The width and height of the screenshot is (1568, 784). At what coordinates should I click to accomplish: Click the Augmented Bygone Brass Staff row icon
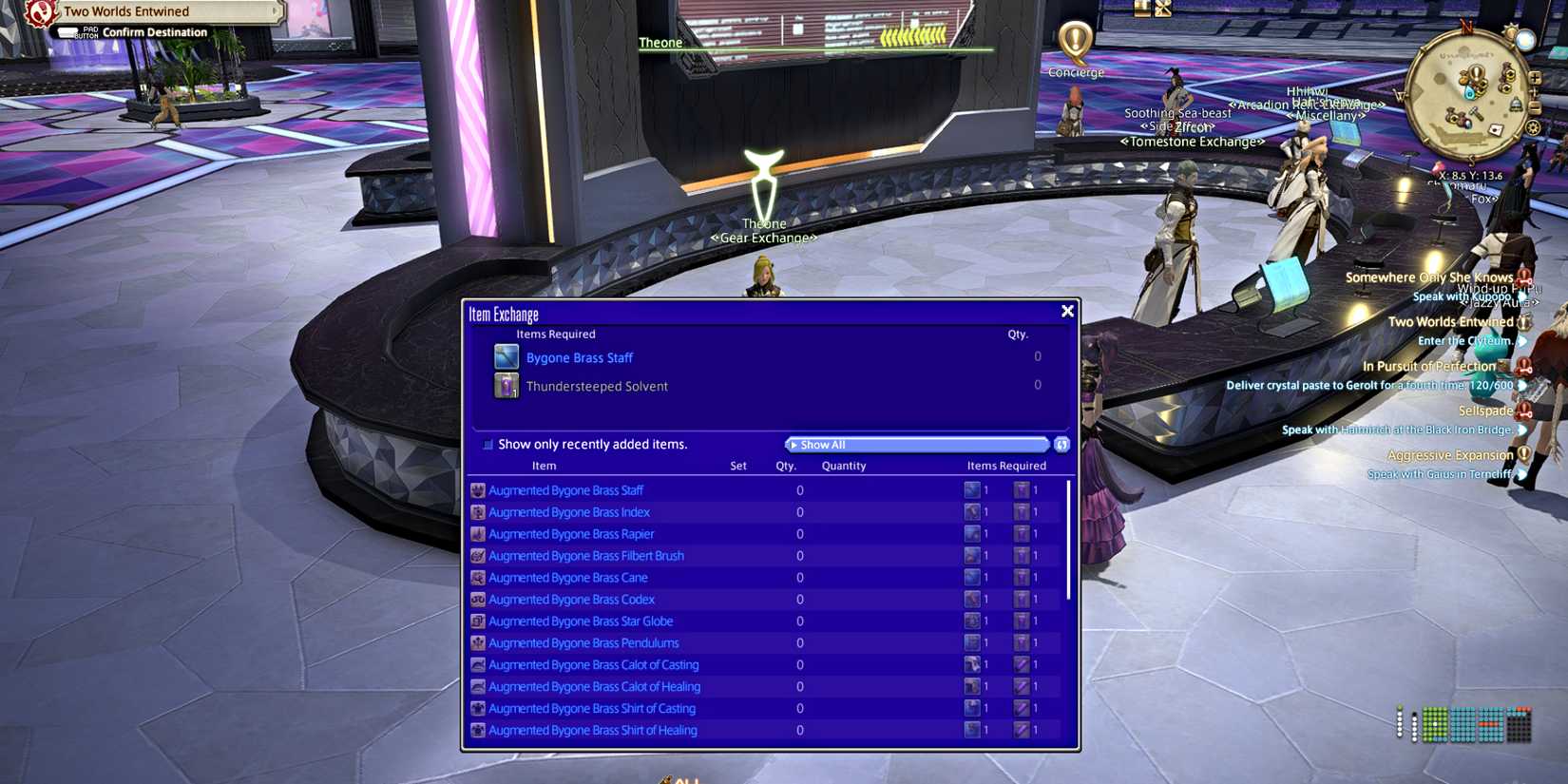click(x=478, y=489)
